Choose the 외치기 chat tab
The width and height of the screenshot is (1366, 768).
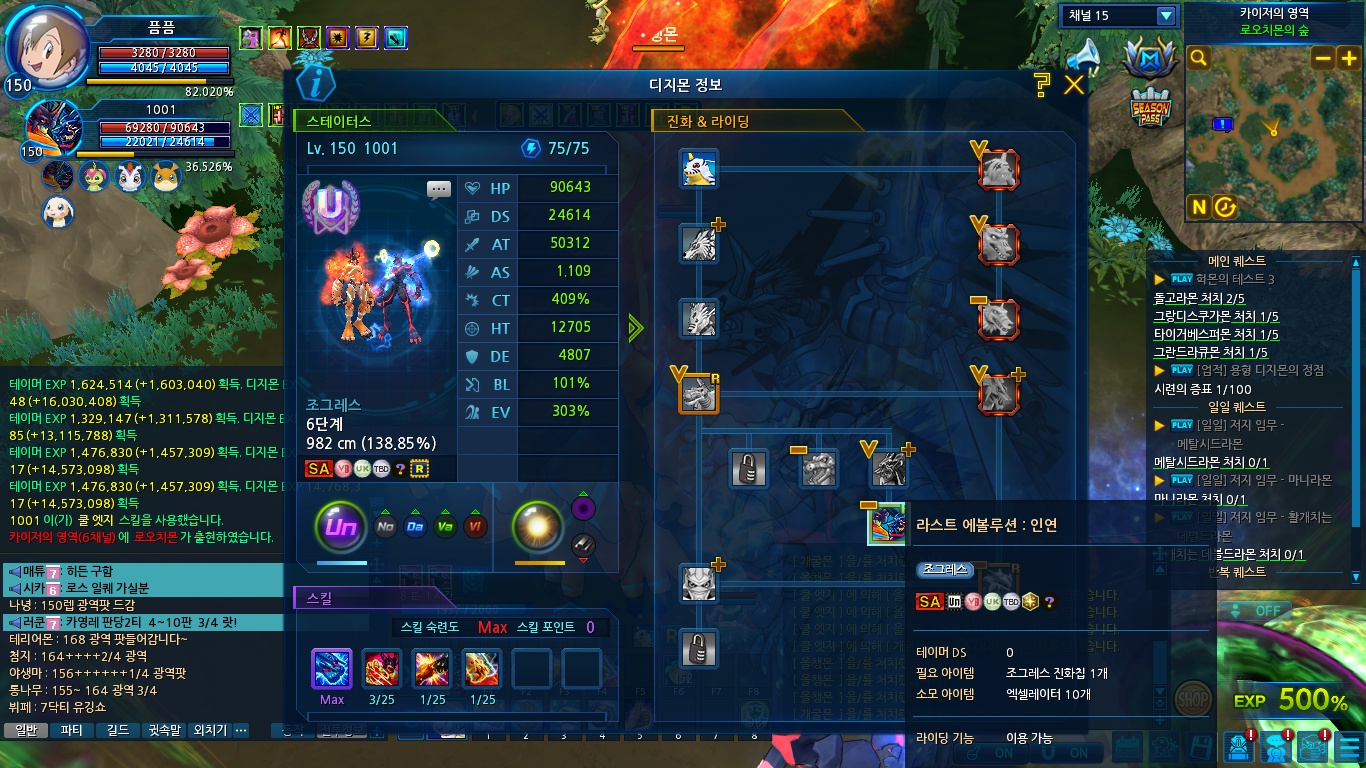(209, 730)
